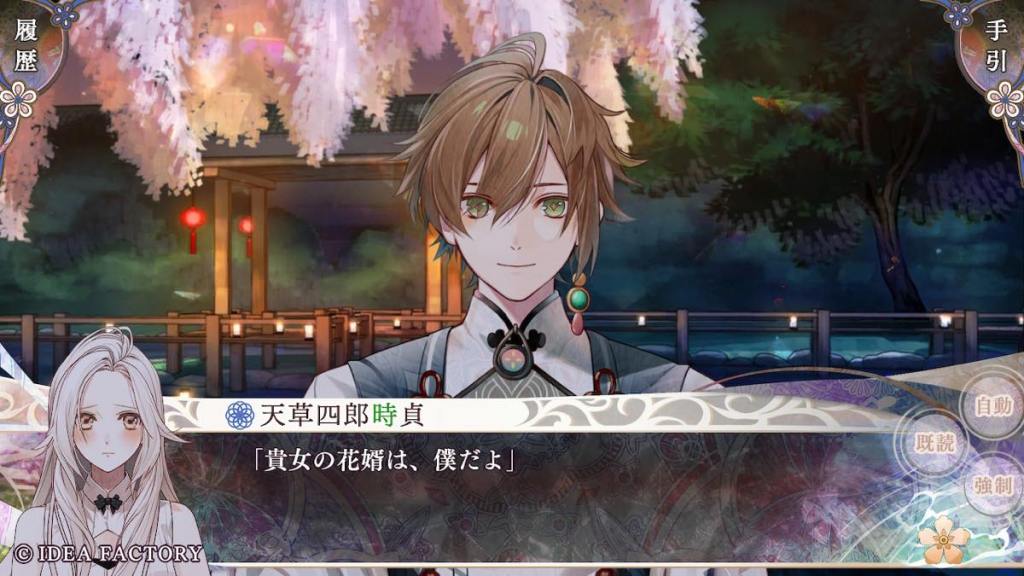The height and width of the screenshot is (576, 1024).
Task: Open the 手引 guide menu
Action: (x=996, y=50)
